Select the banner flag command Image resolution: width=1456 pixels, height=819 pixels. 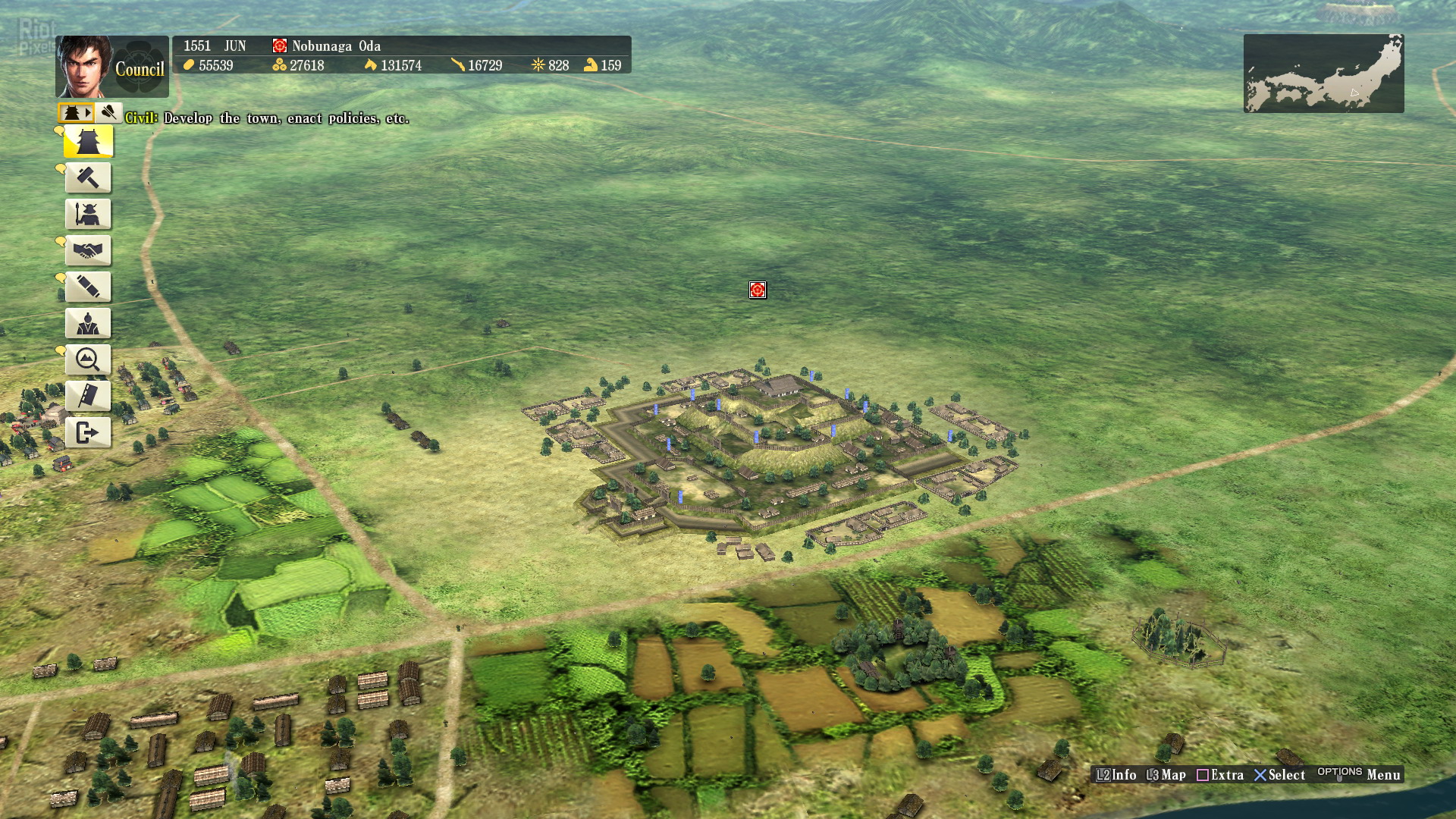[88, 396]
